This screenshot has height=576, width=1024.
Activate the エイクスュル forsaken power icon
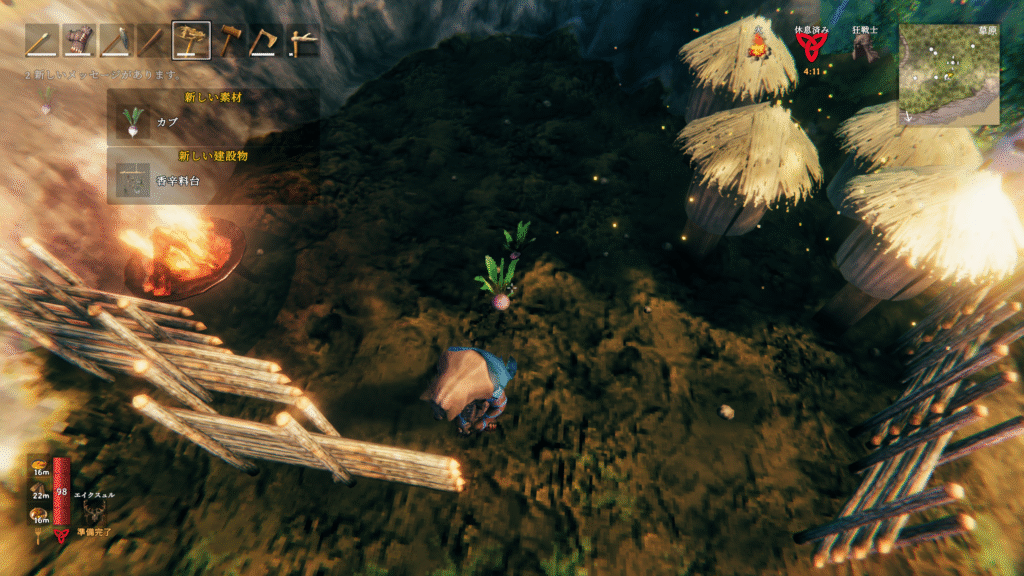[96, 513]
